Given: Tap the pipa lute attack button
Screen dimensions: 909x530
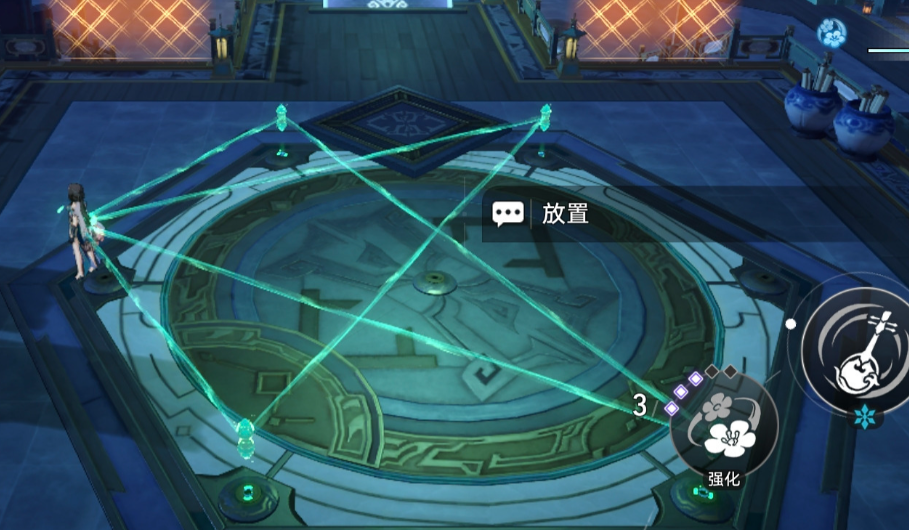Looking at the screenshot, I should click(x=858, y=351).
